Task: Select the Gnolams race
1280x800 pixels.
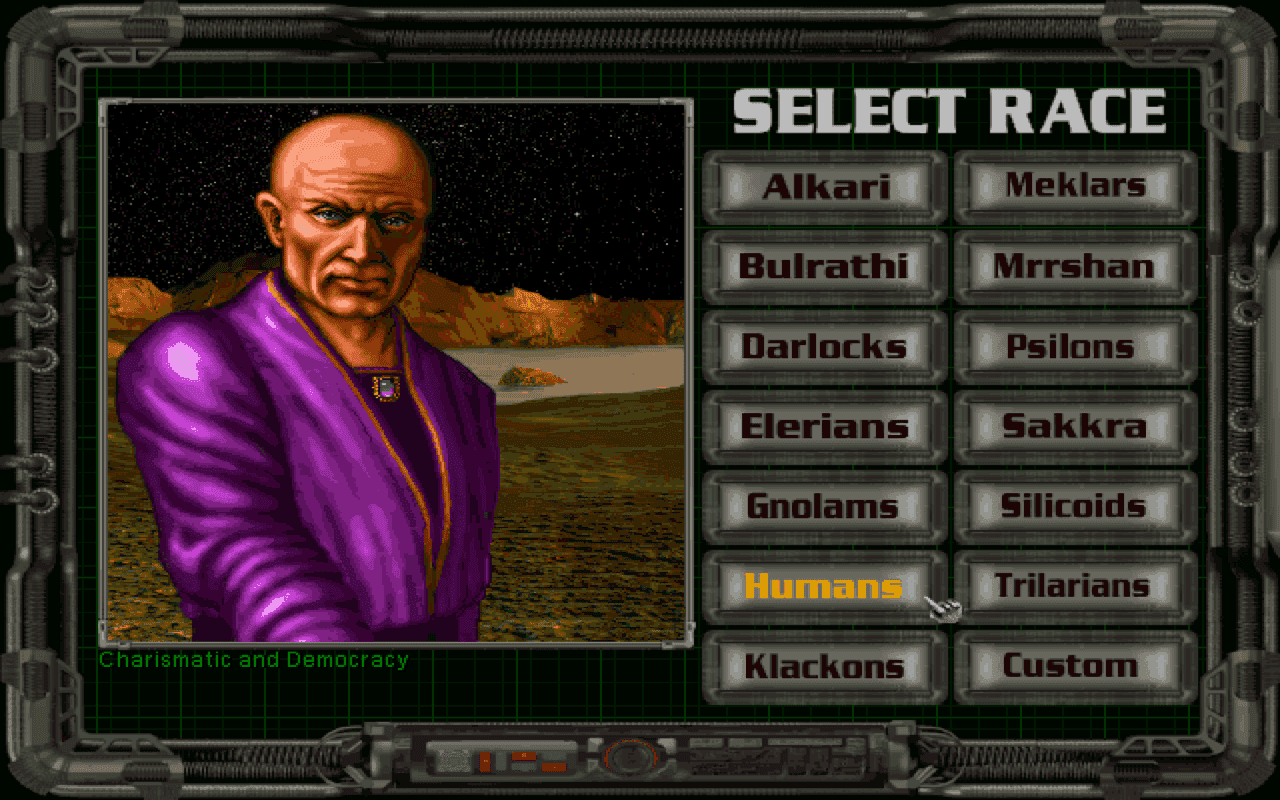Action: 824,506
